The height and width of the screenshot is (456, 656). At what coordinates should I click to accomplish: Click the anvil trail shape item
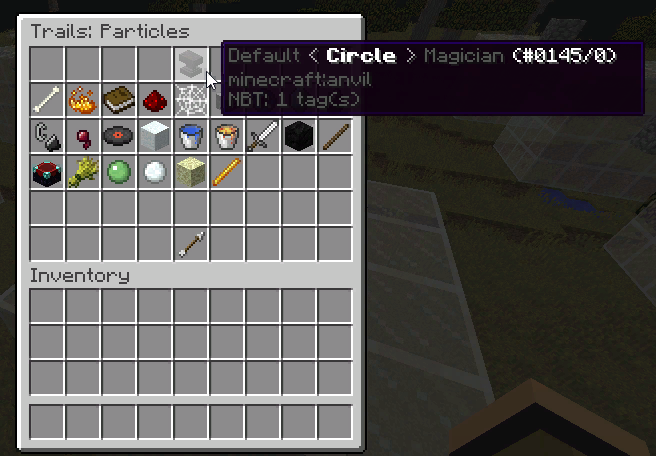pos(190,64)
